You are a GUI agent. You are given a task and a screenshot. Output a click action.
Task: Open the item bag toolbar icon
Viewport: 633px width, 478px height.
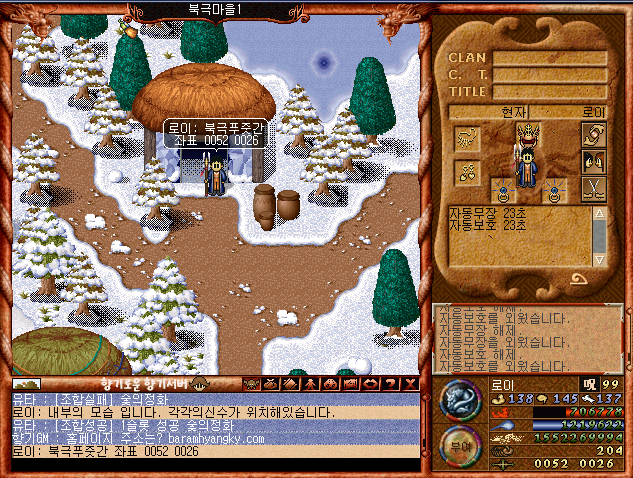(271, 384)
